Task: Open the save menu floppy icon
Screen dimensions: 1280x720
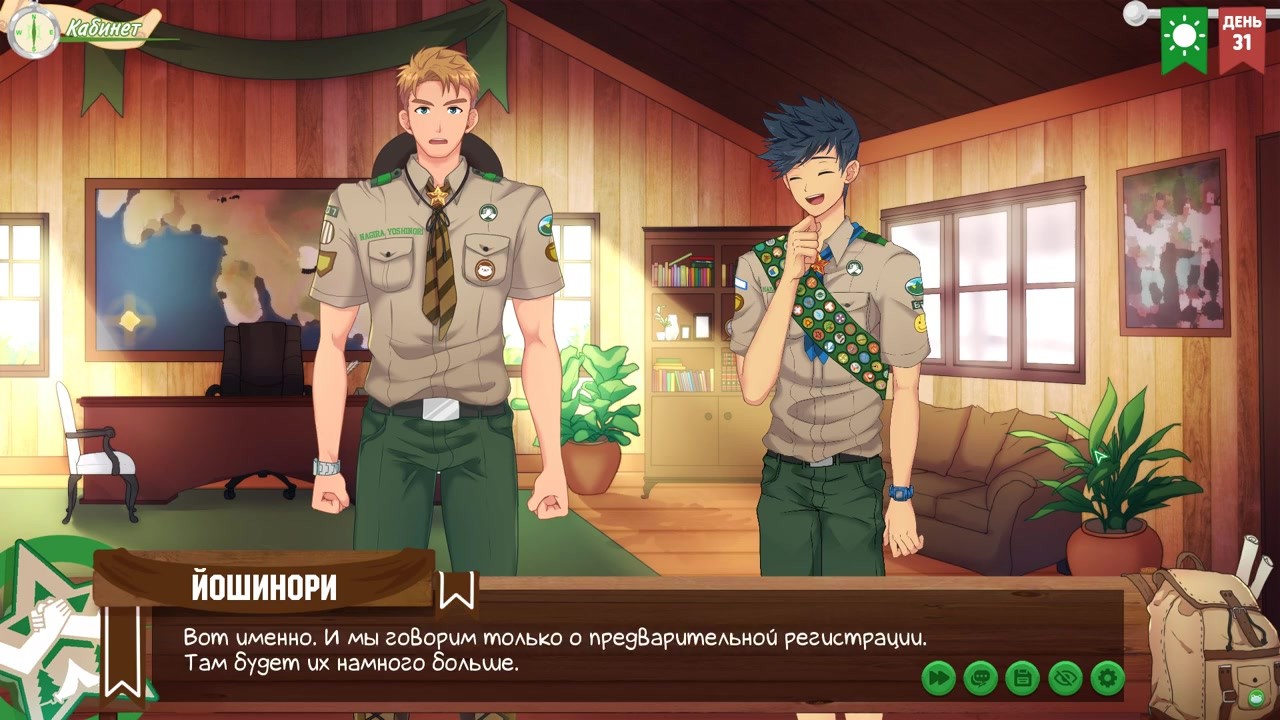Action: [x=1022, y=678]
